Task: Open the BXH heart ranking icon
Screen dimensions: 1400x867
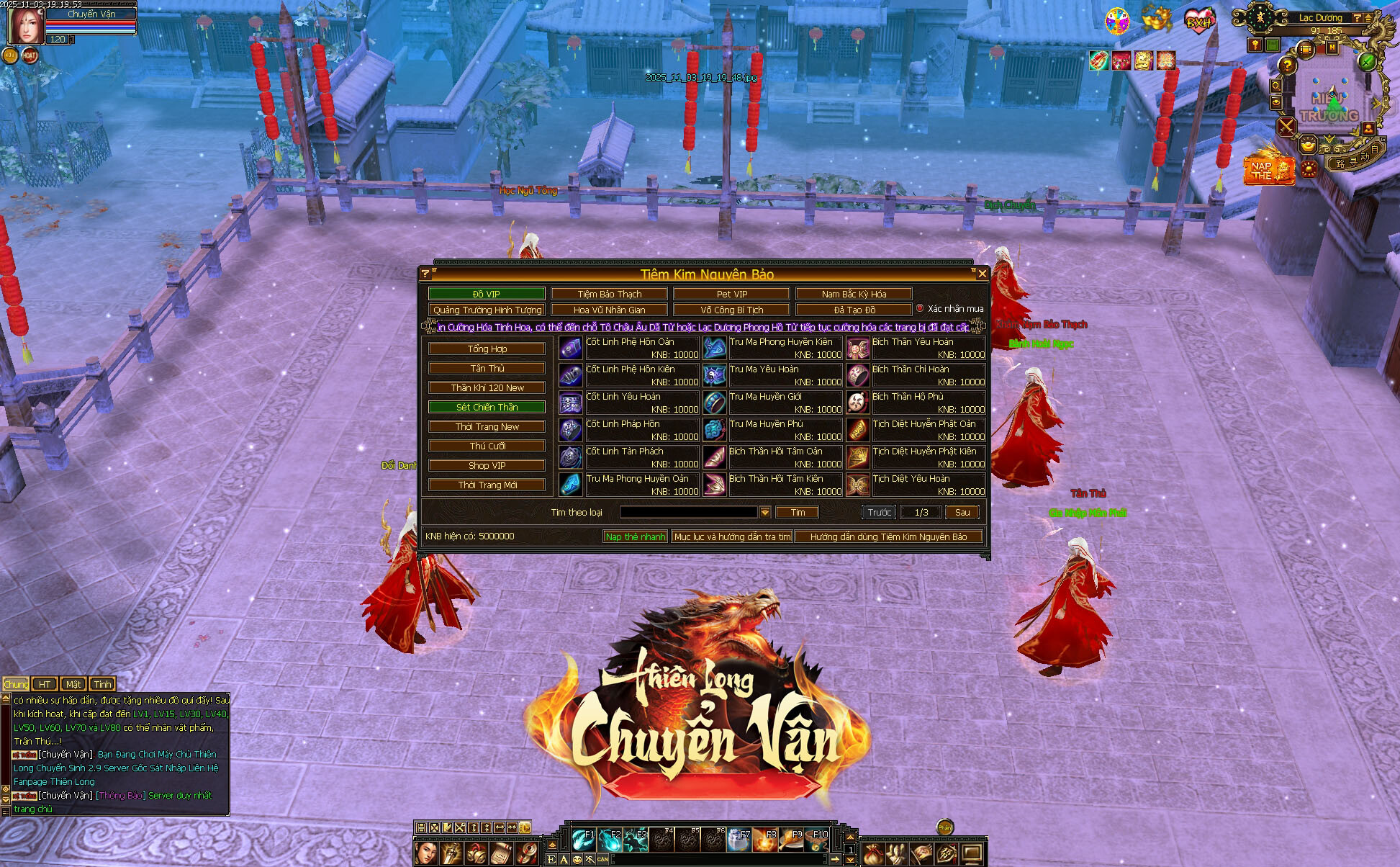Action: click(1198, 20)
